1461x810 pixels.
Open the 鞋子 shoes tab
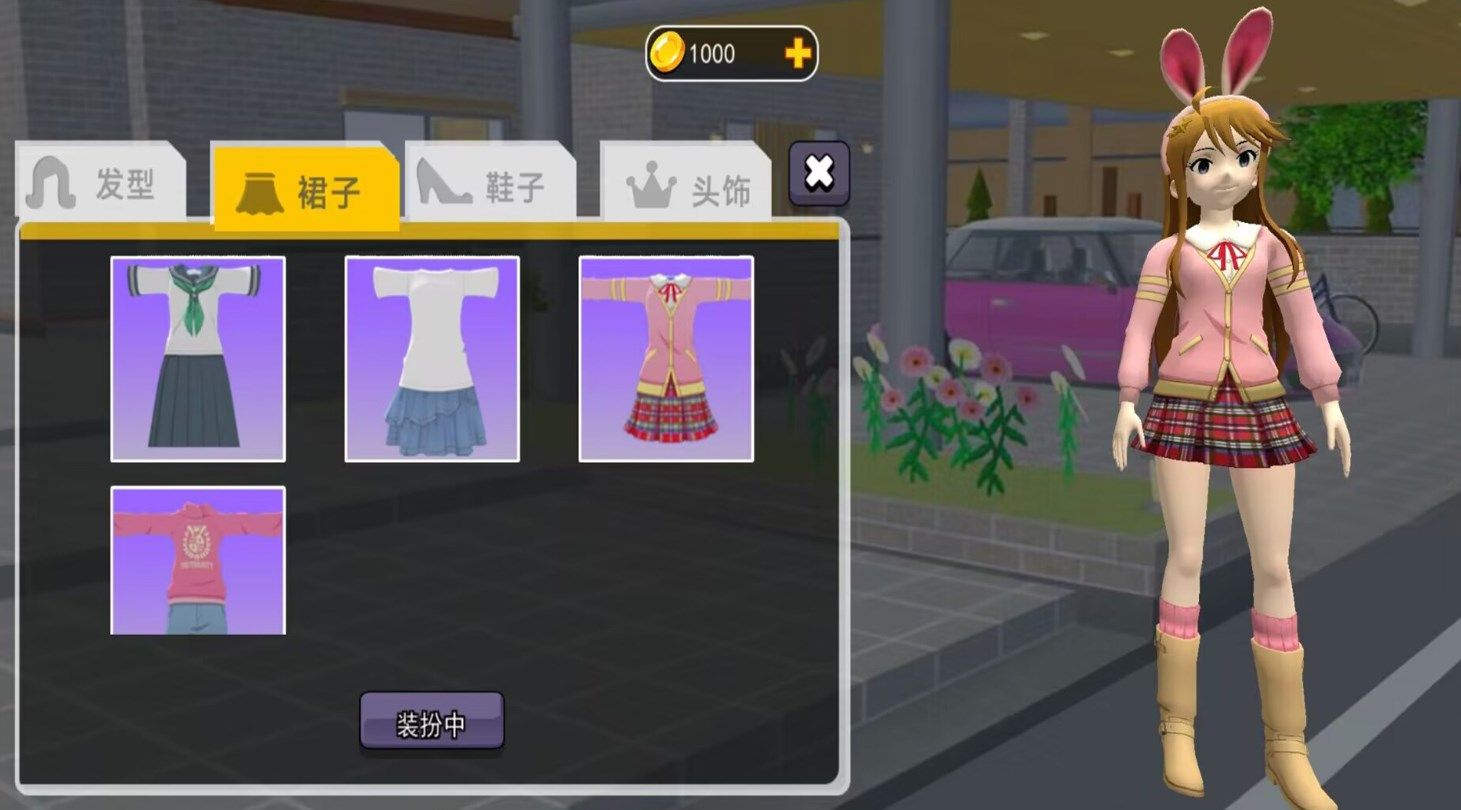click(x=492, y=186)
